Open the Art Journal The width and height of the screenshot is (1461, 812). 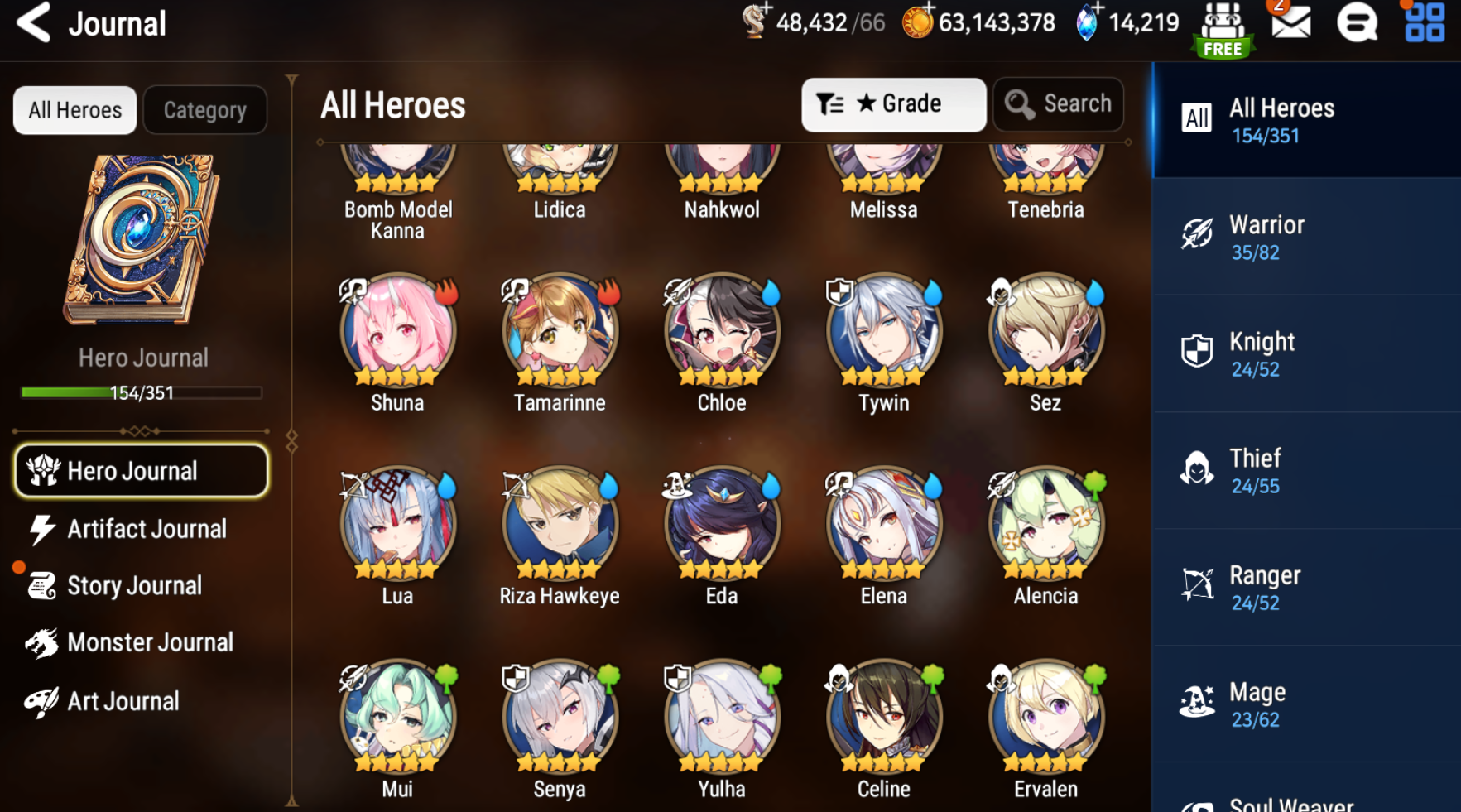[x=122, y=702]
